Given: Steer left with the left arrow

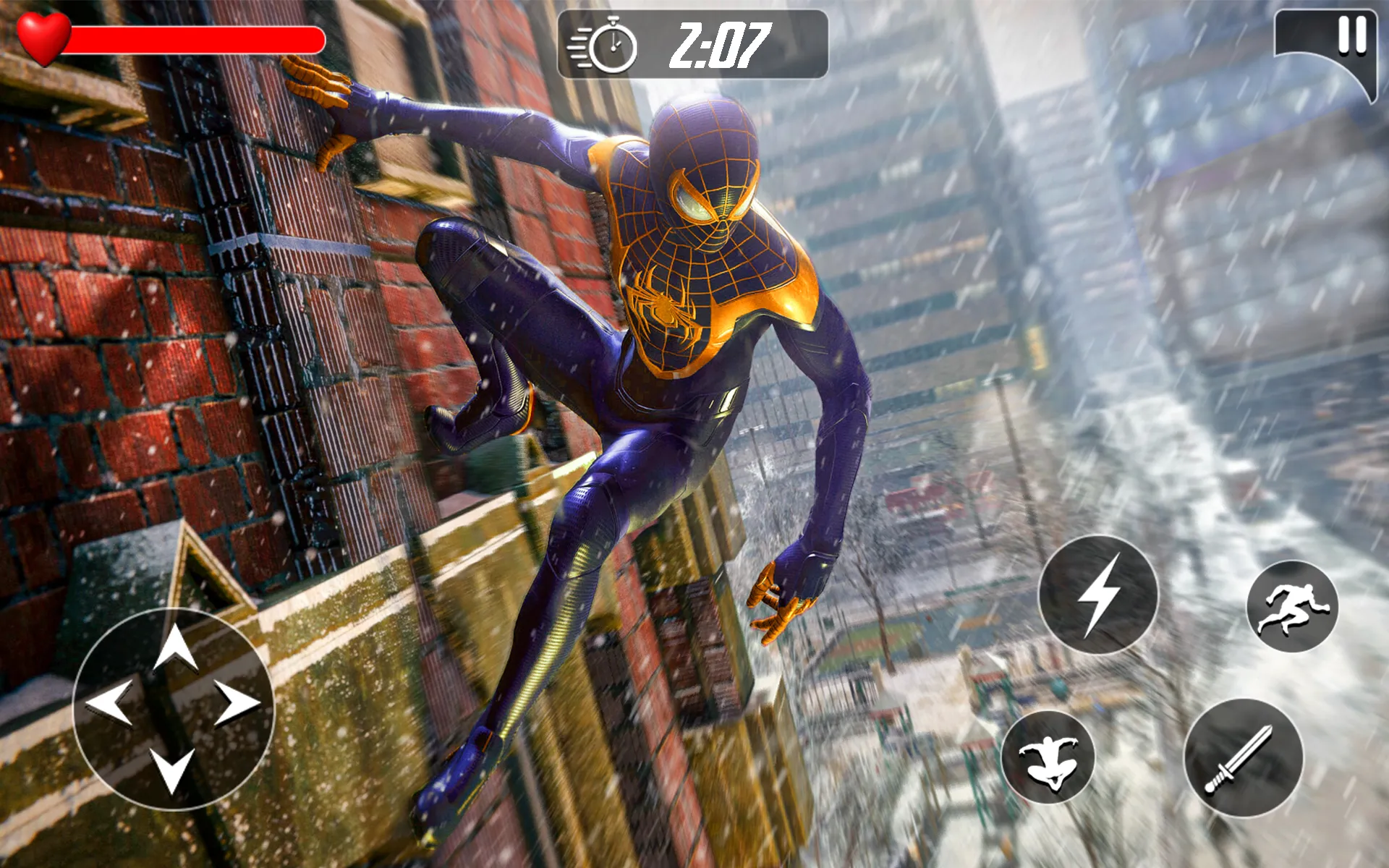Looking at the screenshot, I should coord(109,702).
